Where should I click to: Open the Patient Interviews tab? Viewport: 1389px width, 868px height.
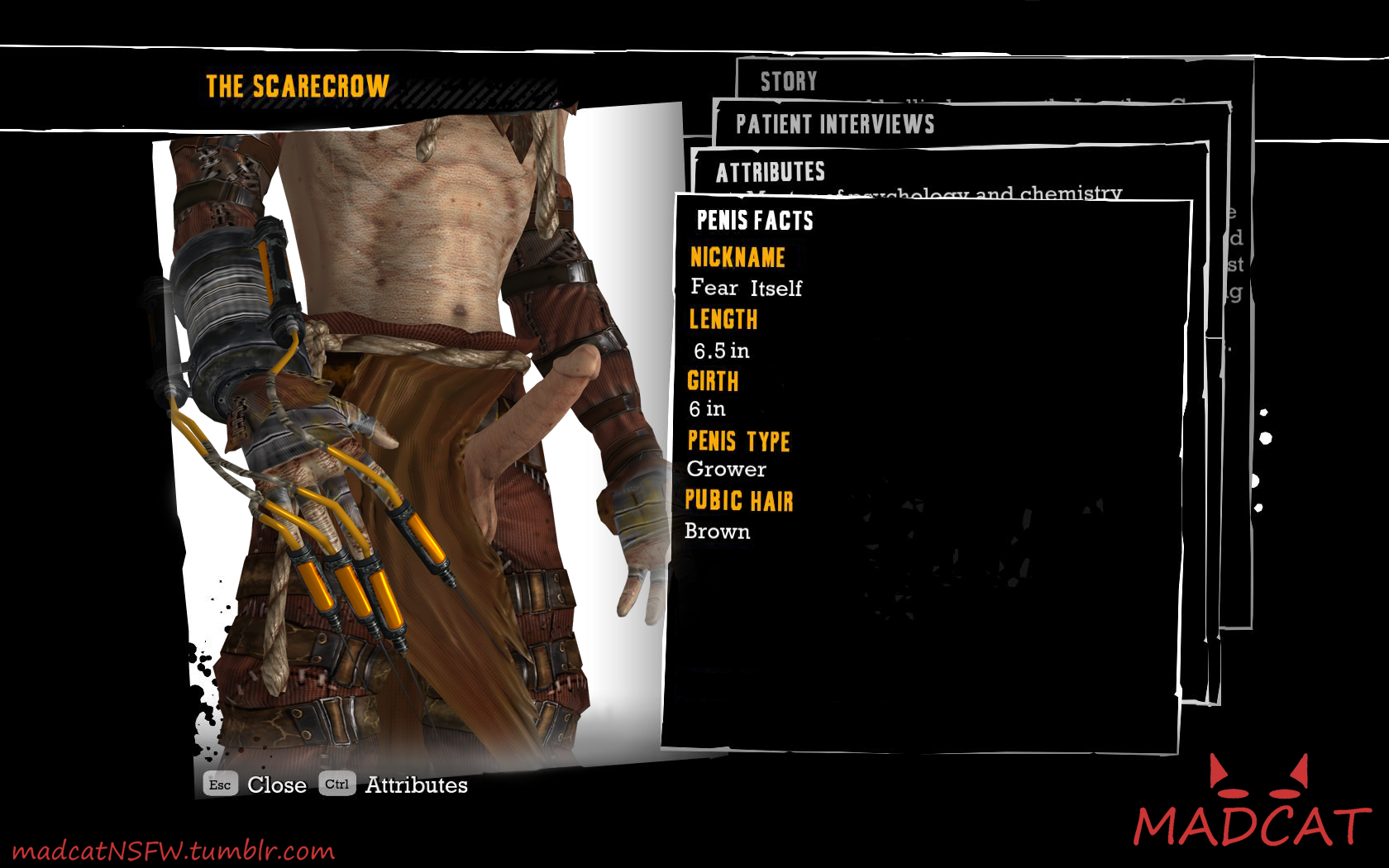tap(835, 125)
